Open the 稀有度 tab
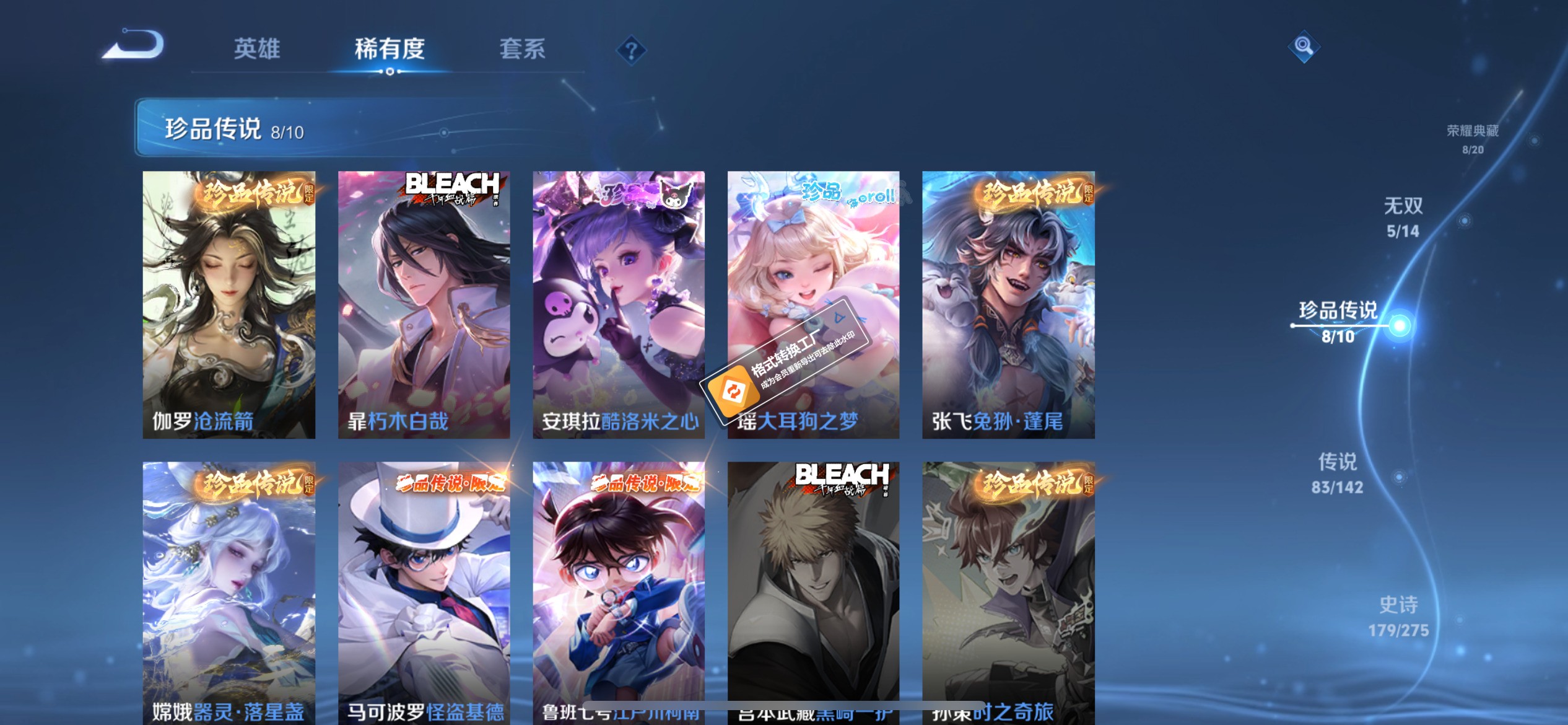 [389, 50]
